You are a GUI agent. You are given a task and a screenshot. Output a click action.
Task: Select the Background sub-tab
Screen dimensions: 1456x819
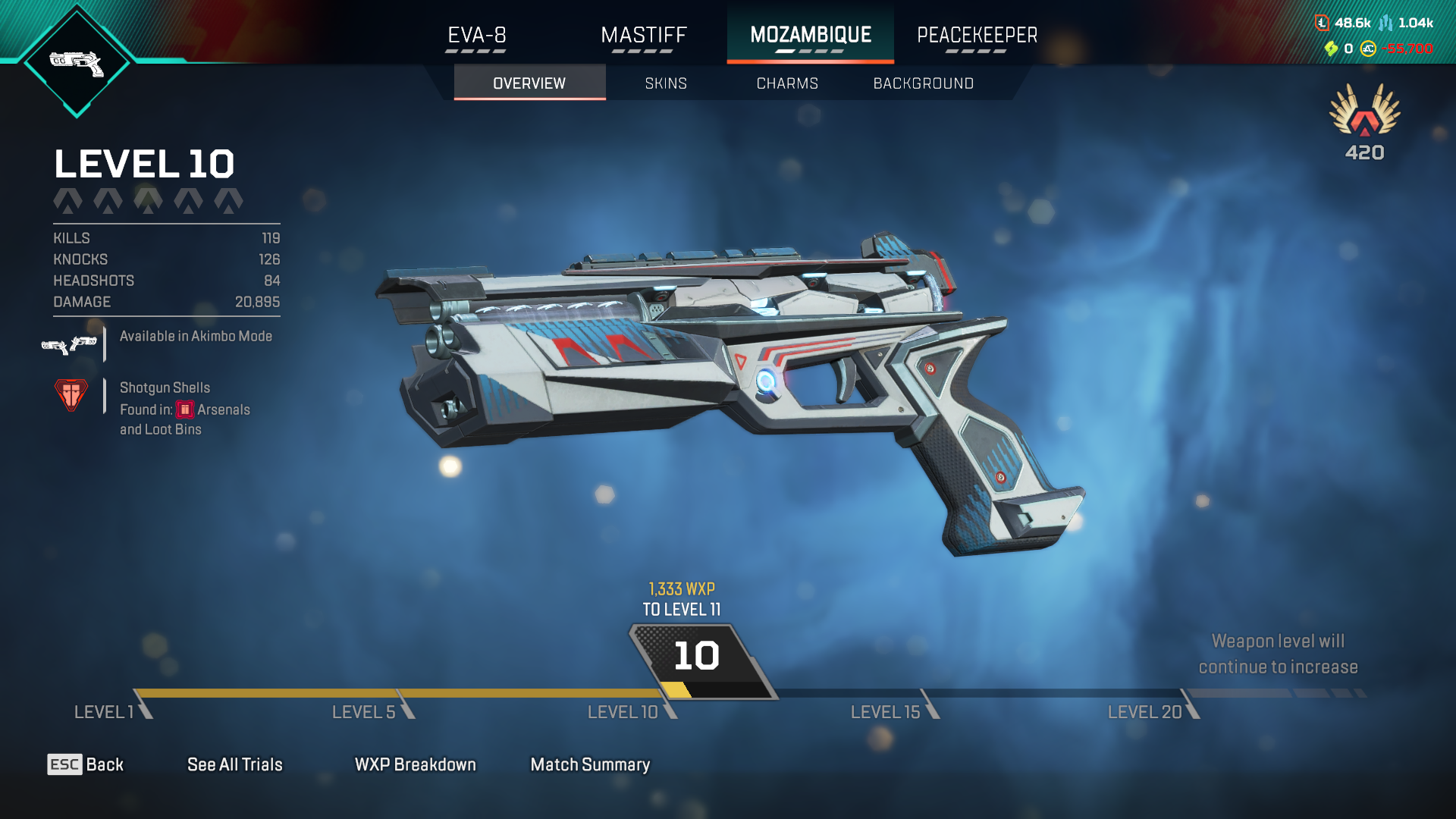click(x=923, y=83)
